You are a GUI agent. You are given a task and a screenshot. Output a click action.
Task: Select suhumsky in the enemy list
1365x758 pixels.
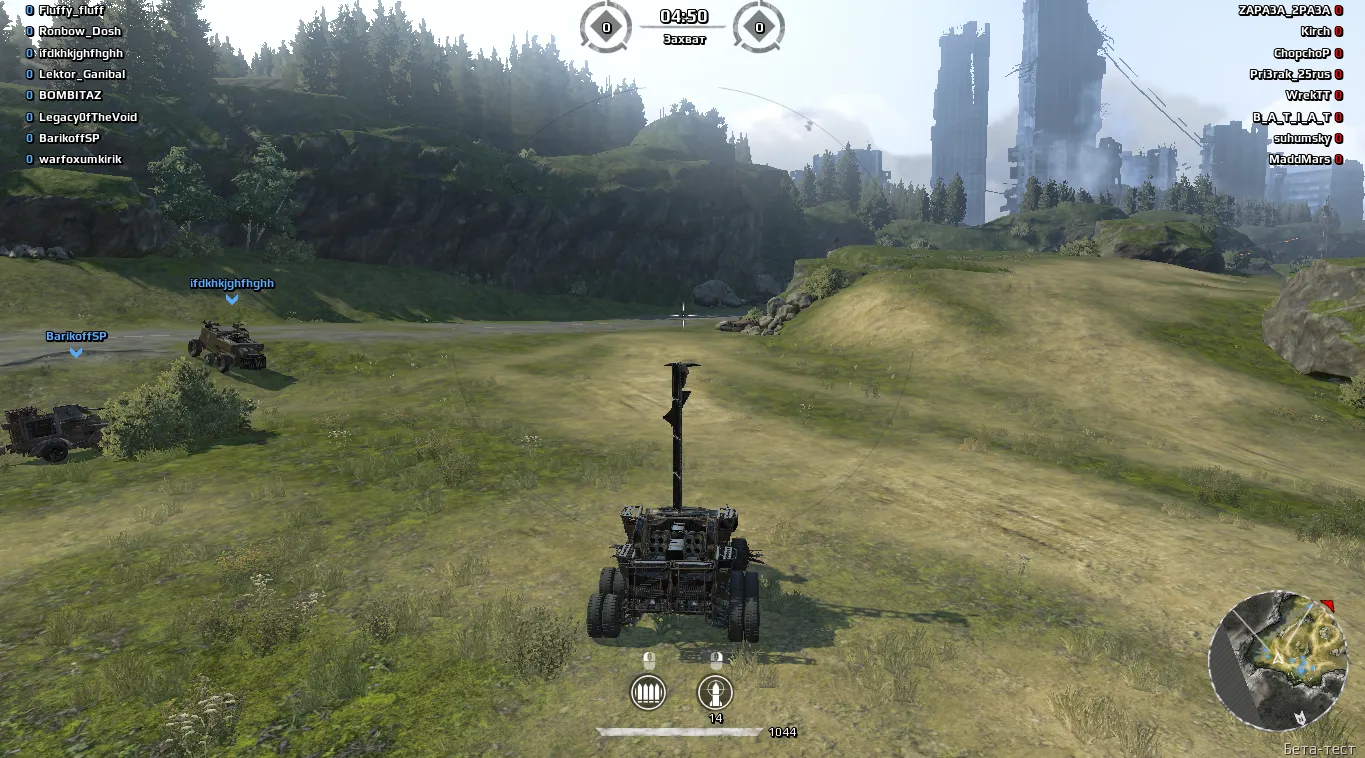[1302, 138]
